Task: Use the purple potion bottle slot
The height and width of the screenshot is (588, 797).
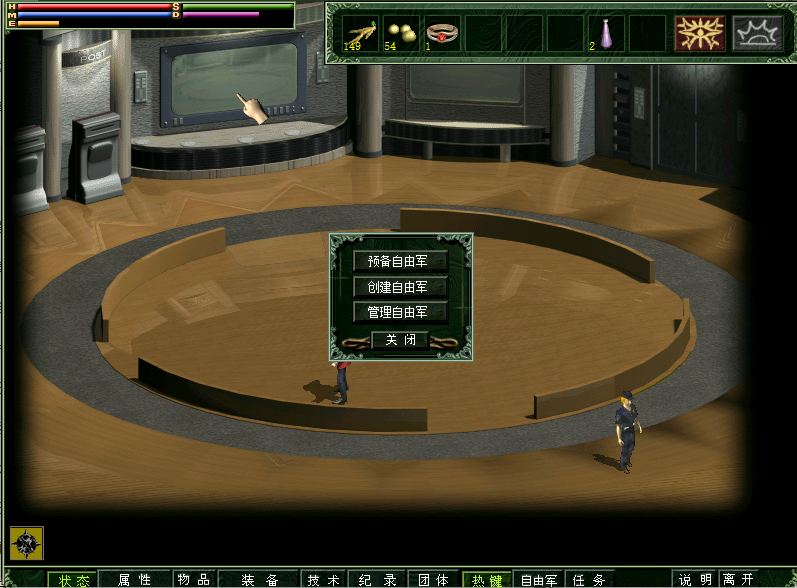Action: tap(605, 33)
